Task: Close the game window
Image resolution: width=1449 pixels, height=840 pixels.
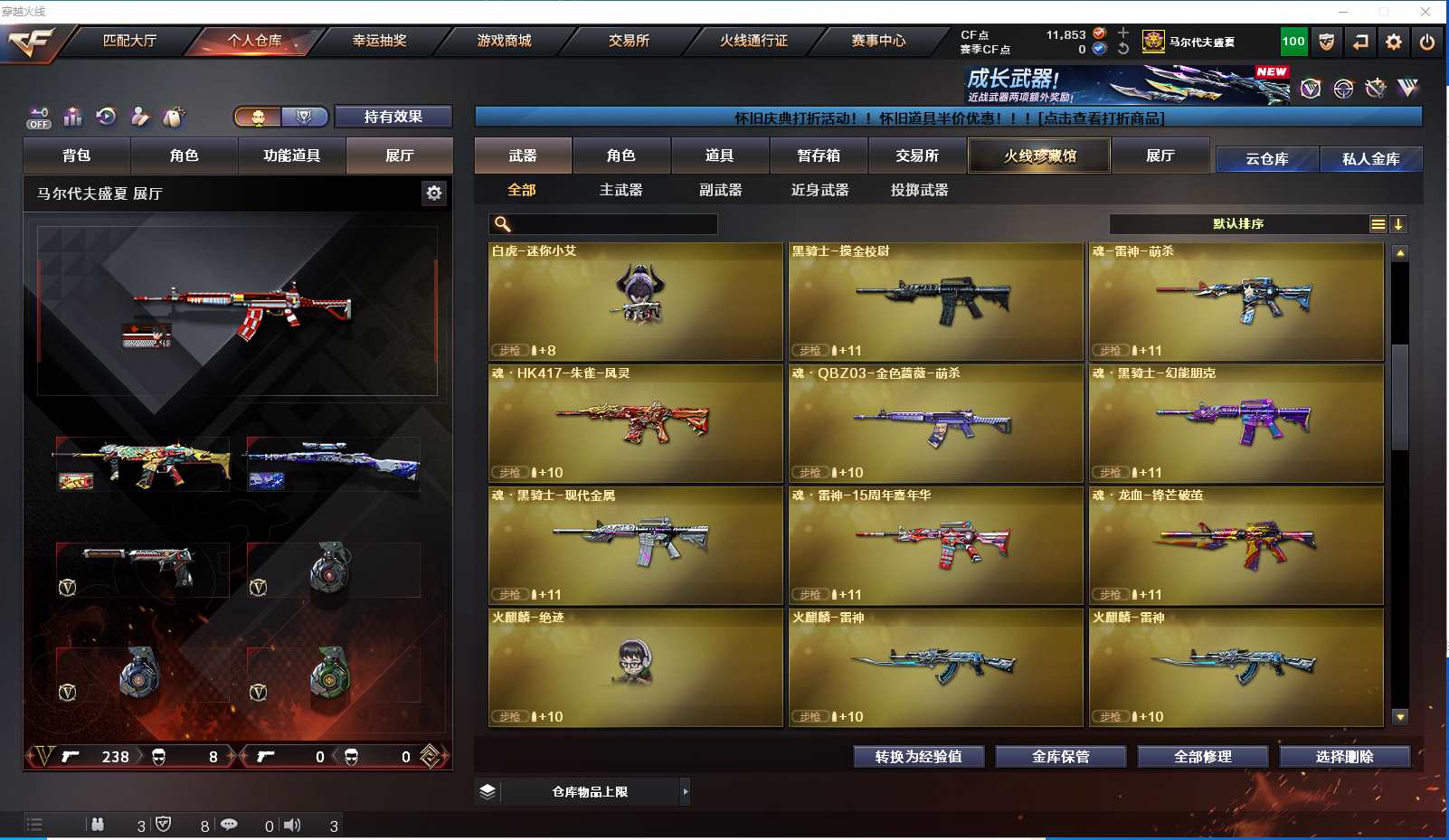Action: point(1425,12)
